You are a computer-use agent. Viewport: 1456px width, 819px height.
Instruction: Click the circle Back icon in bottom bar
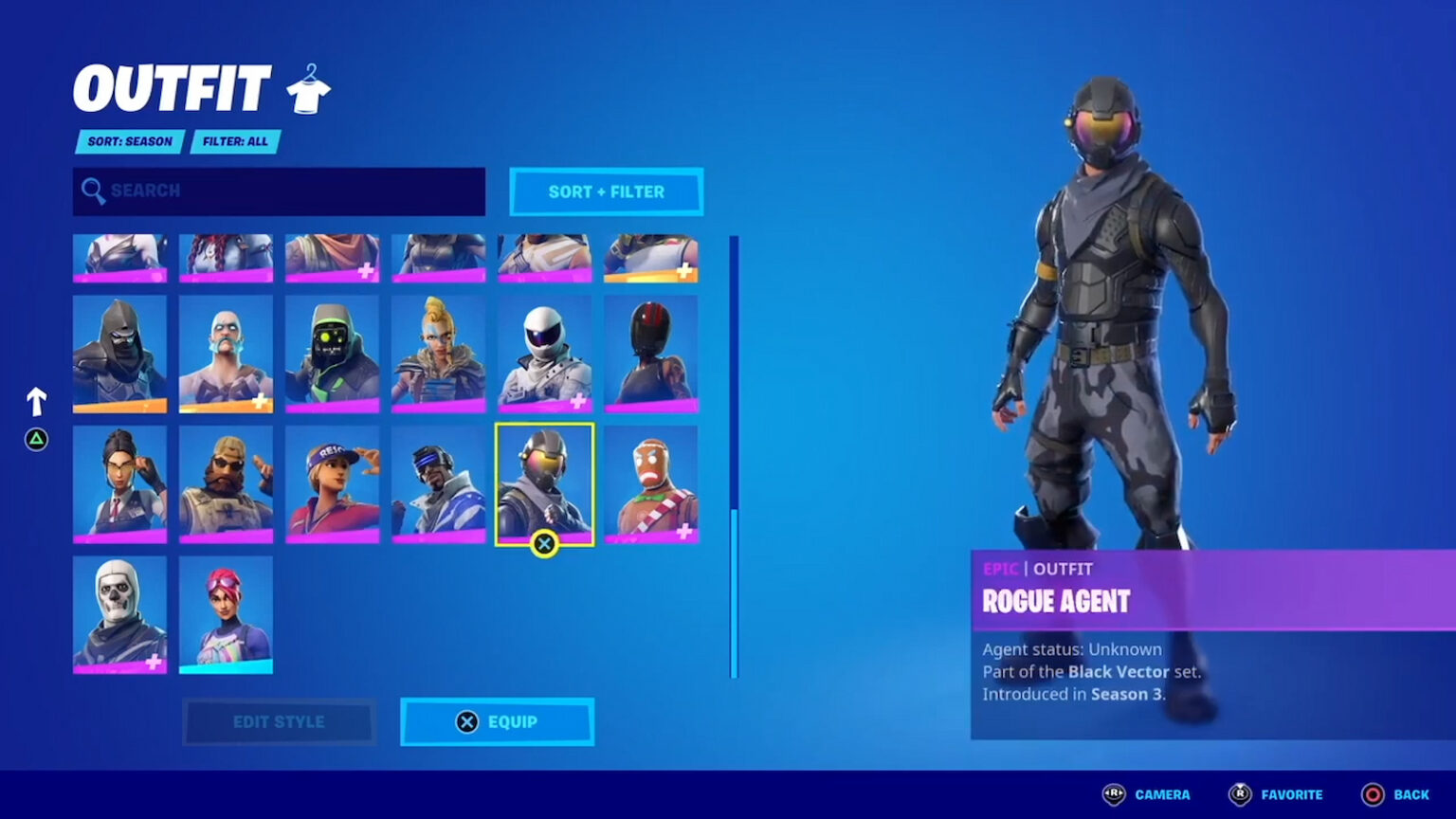1371,794
